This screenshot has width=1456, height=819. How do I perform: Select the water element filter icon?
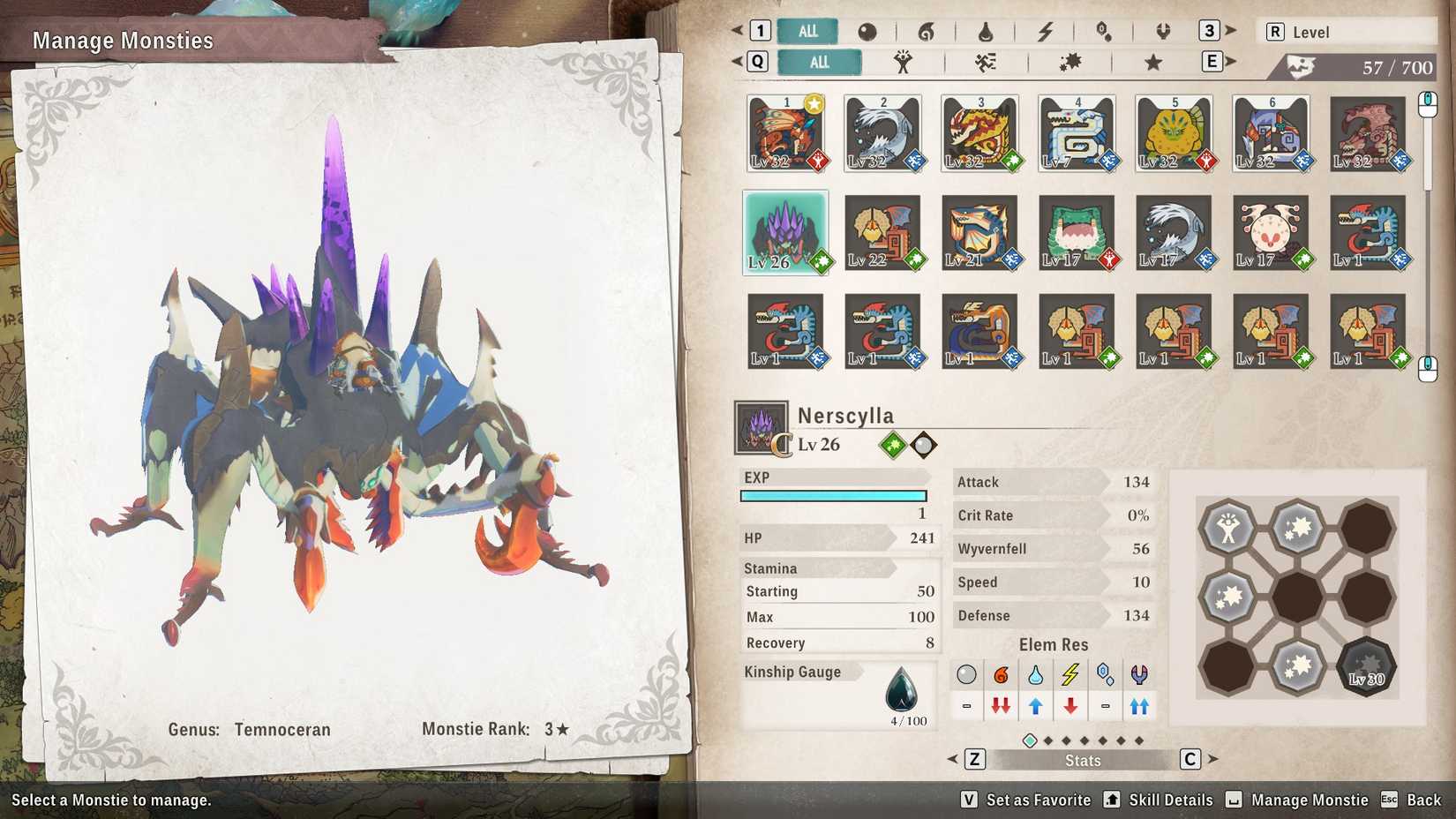(987, 31)
